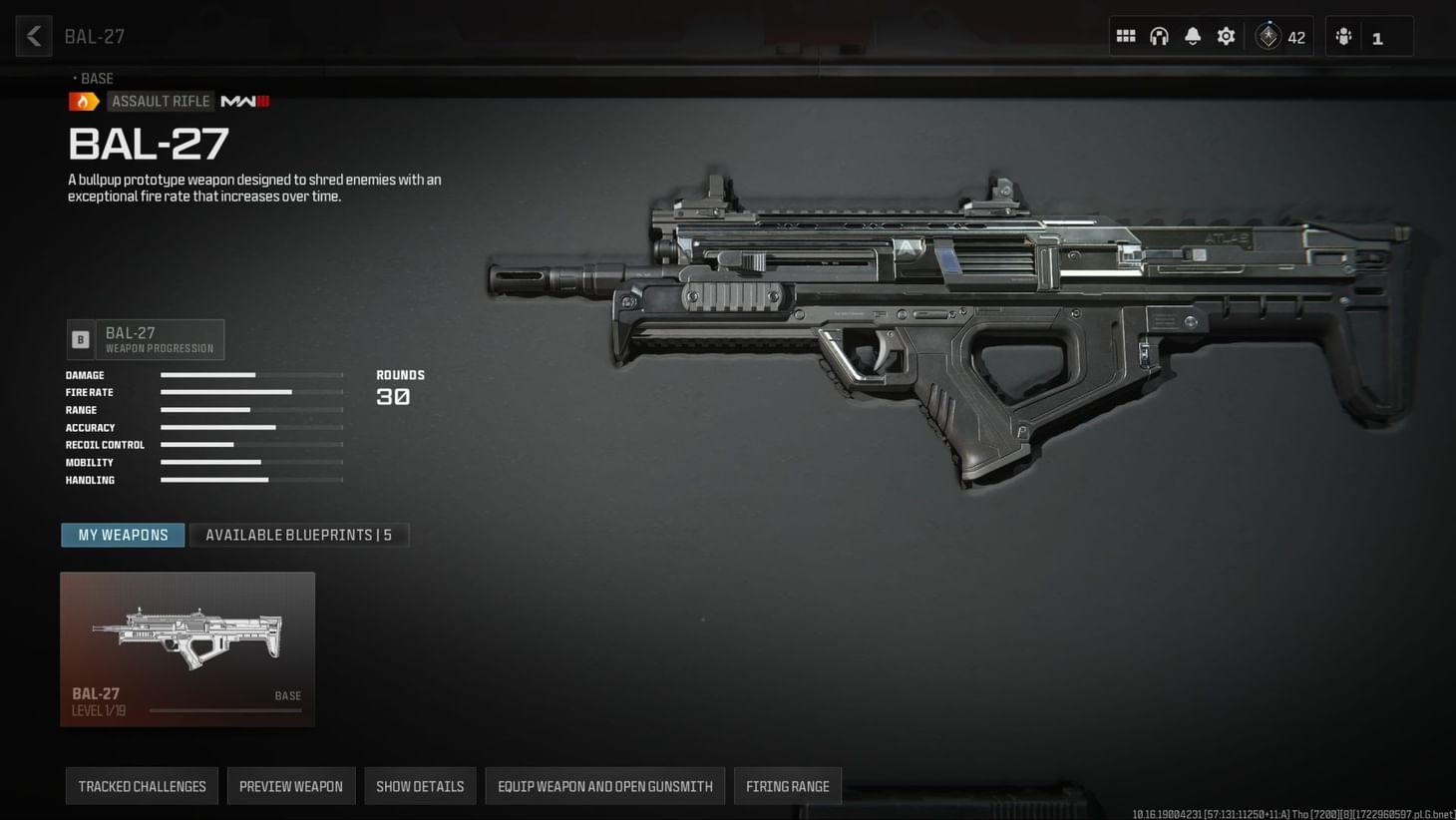
Task: Click the incendiary flame emblem near Assault Rifle
Action: [84, 101]
